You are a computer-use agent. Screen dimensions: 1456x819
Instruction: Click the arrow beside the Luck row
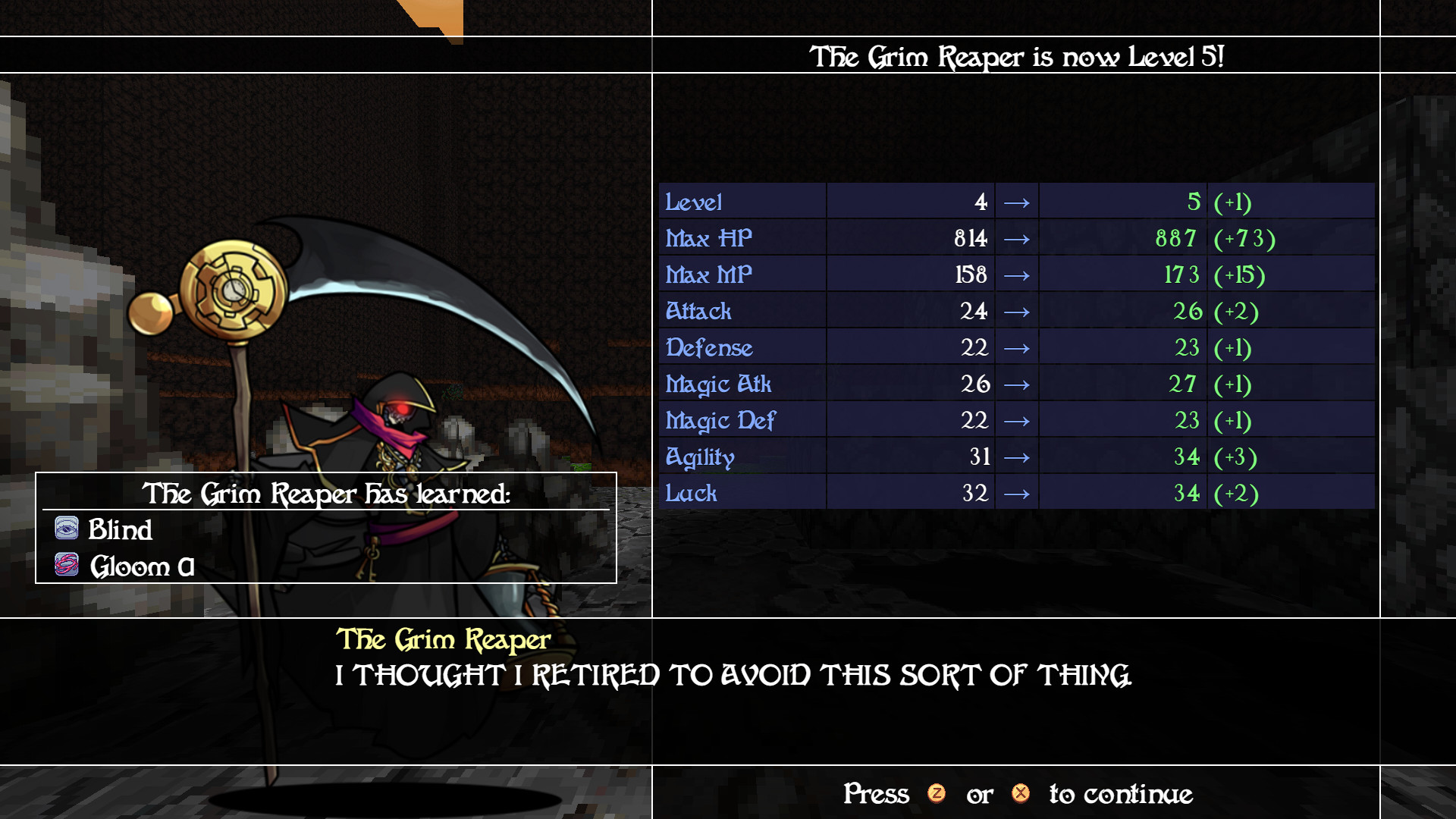coord(1015,493)
